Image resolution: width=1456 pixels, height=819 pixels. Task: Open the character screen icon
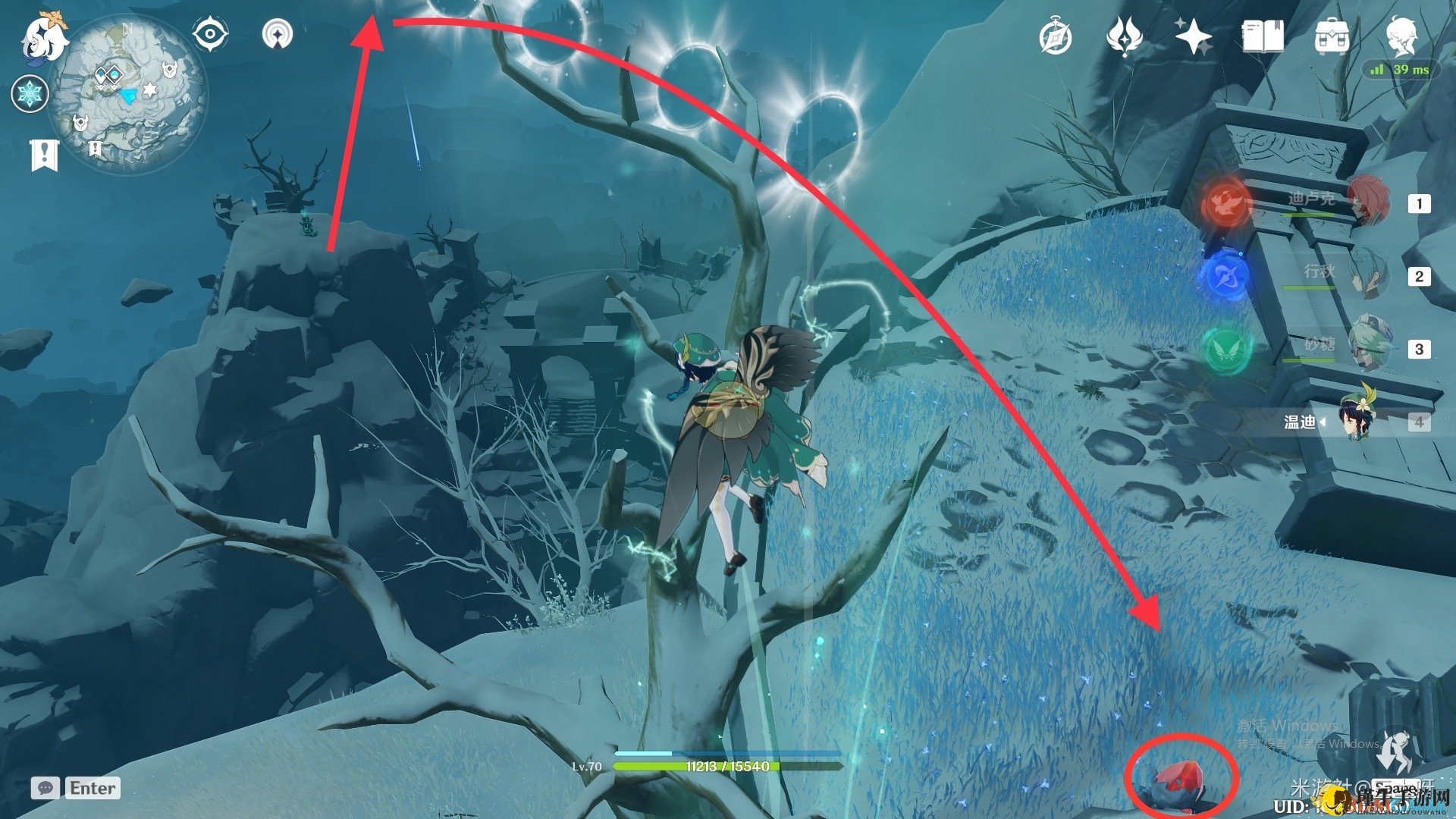coord(1401,35)
